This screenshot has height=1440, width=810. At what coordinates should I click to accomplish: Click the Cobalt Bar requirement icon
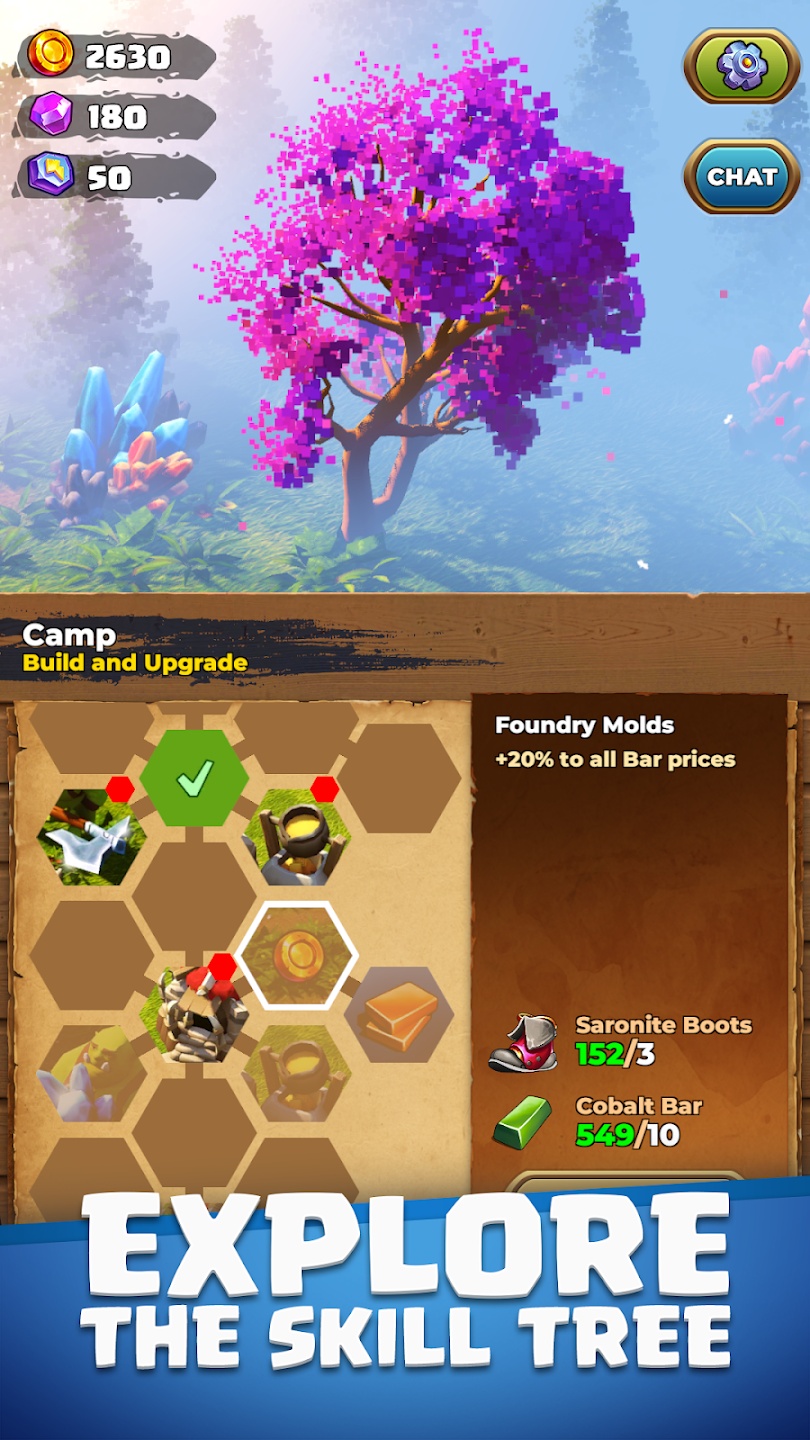[522, 1122]
